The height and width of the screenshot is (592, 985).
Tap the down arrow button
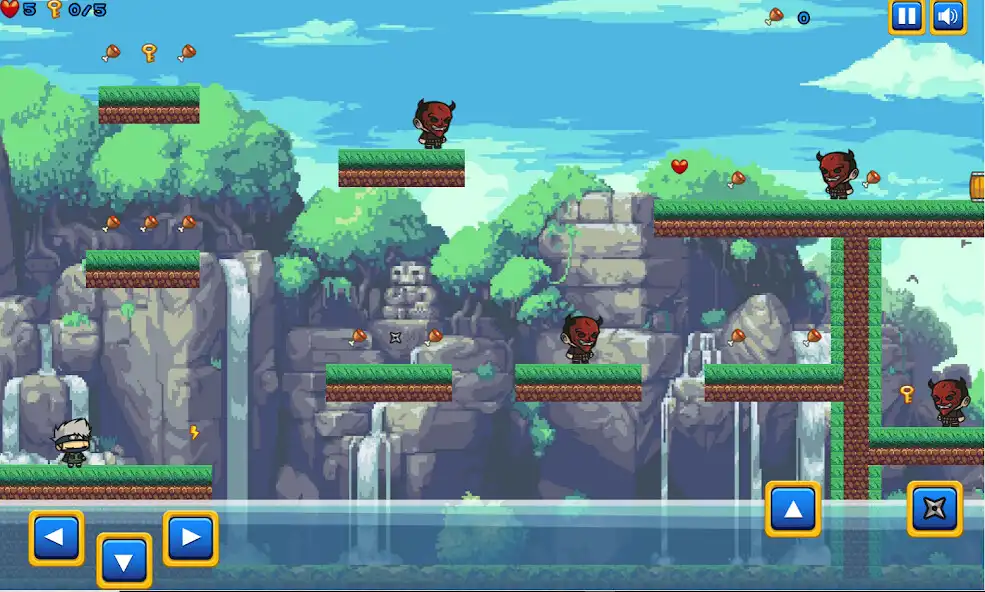pyautogui.click(x=124, y=561)
